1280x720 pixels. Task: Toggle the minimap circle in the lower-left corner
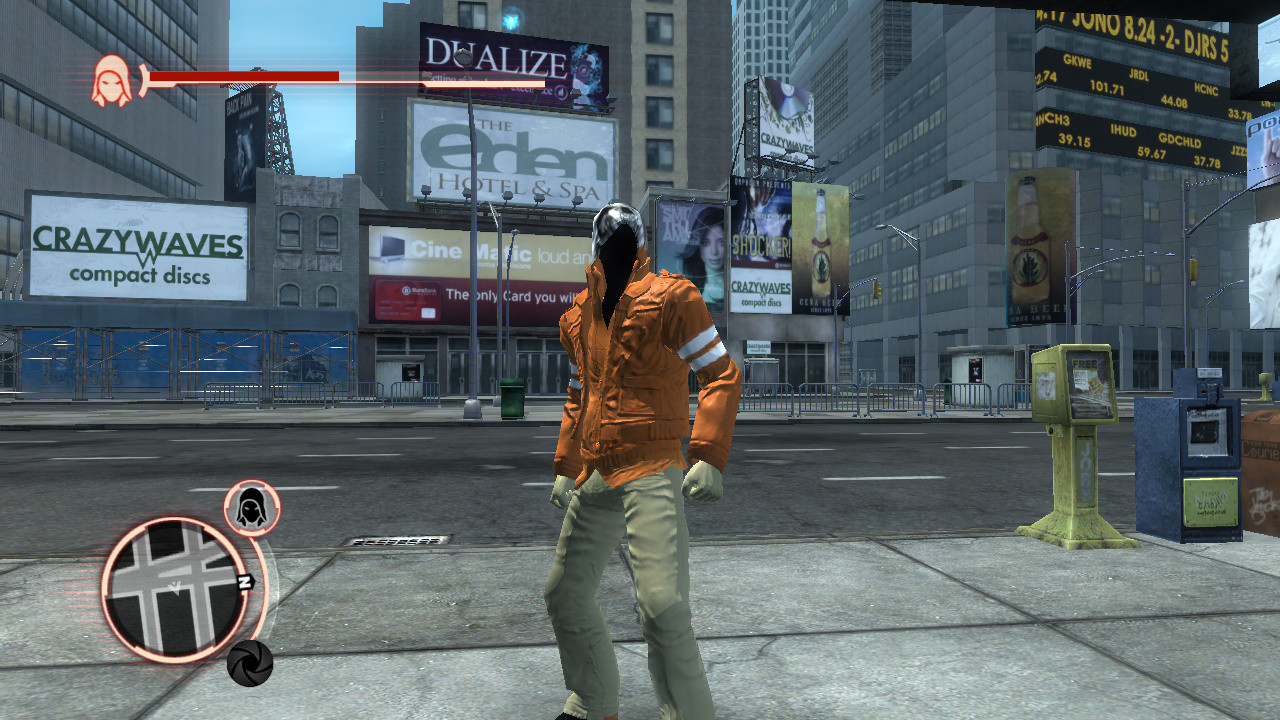172,590
